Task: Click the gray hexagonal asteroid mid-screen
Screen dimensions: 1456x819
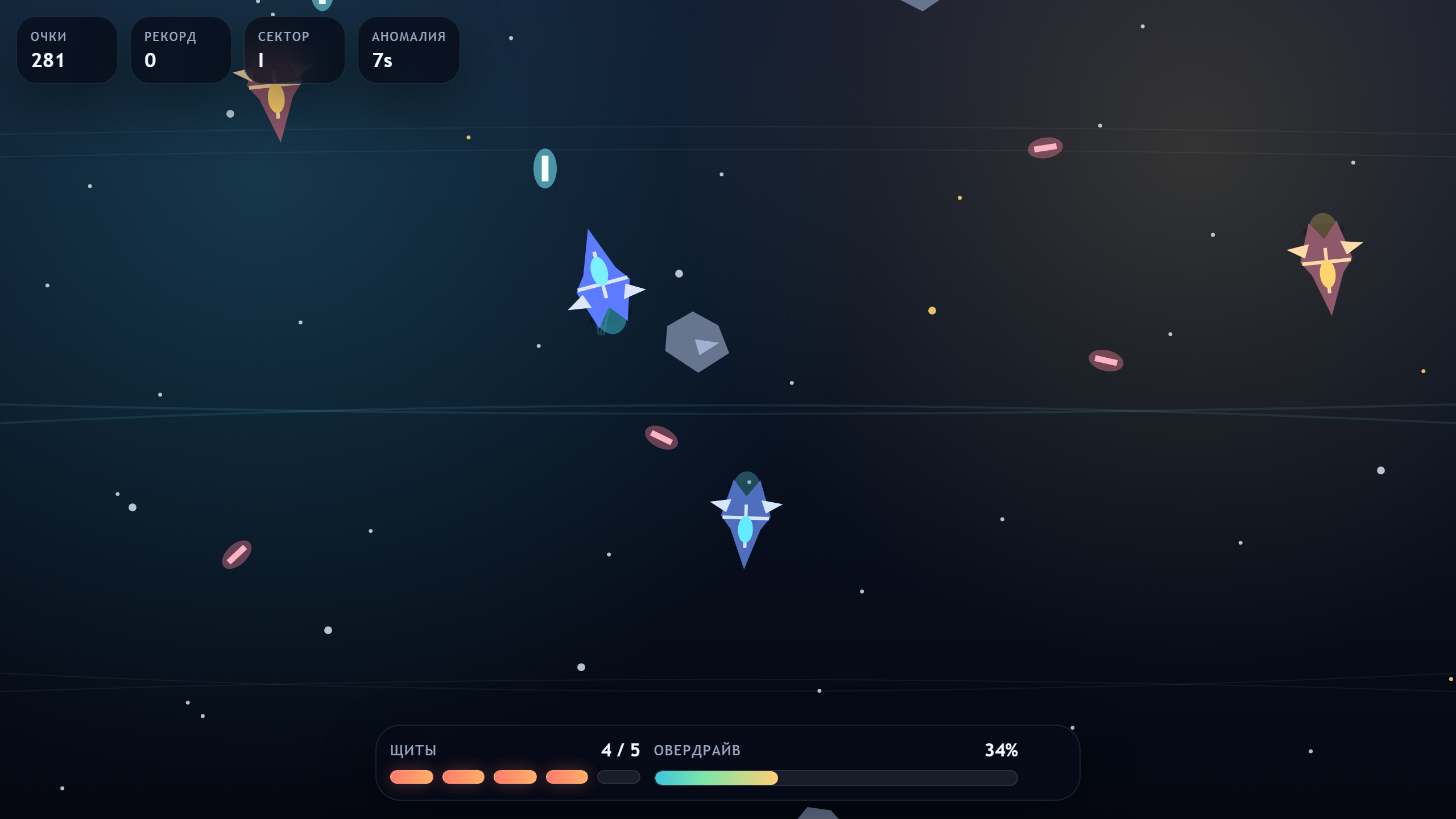Action: [697, 341]
